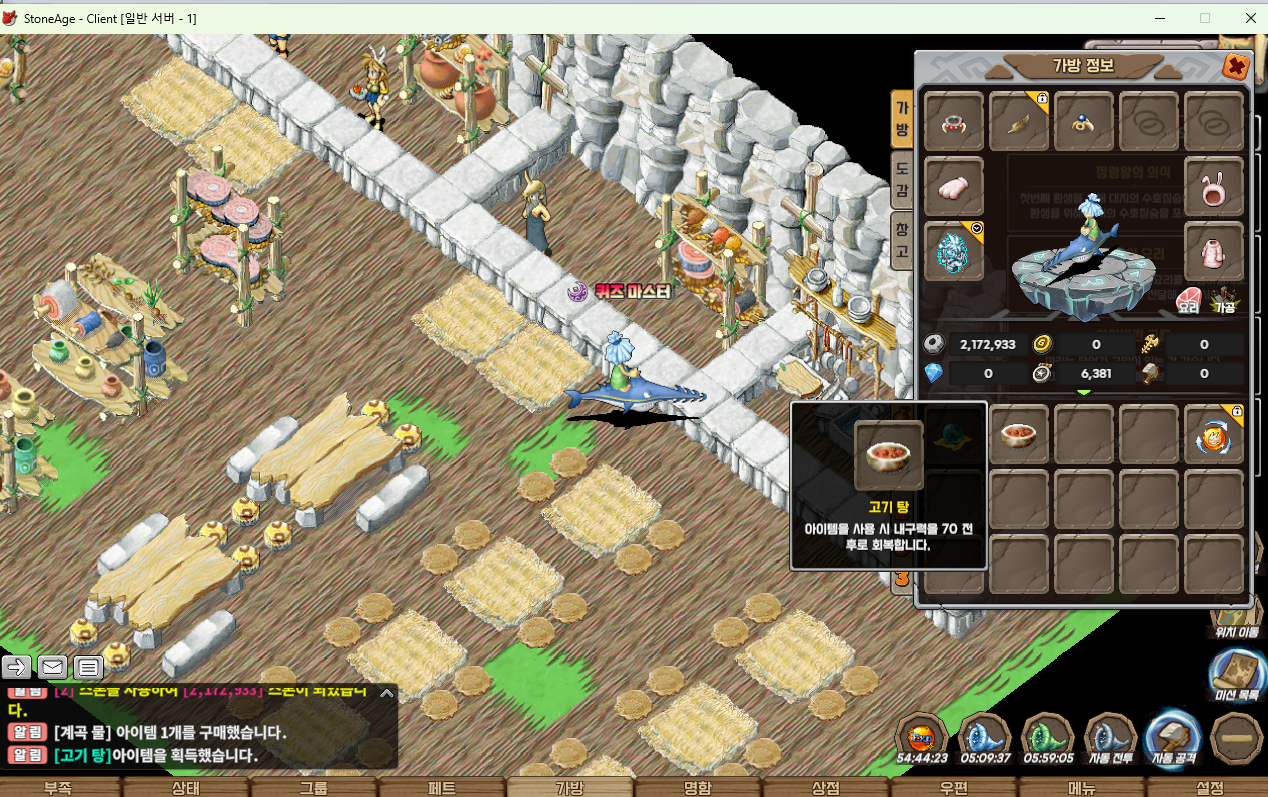Open the 창고 storage tab
1268x797 pixels.
(x=901, y=241)
